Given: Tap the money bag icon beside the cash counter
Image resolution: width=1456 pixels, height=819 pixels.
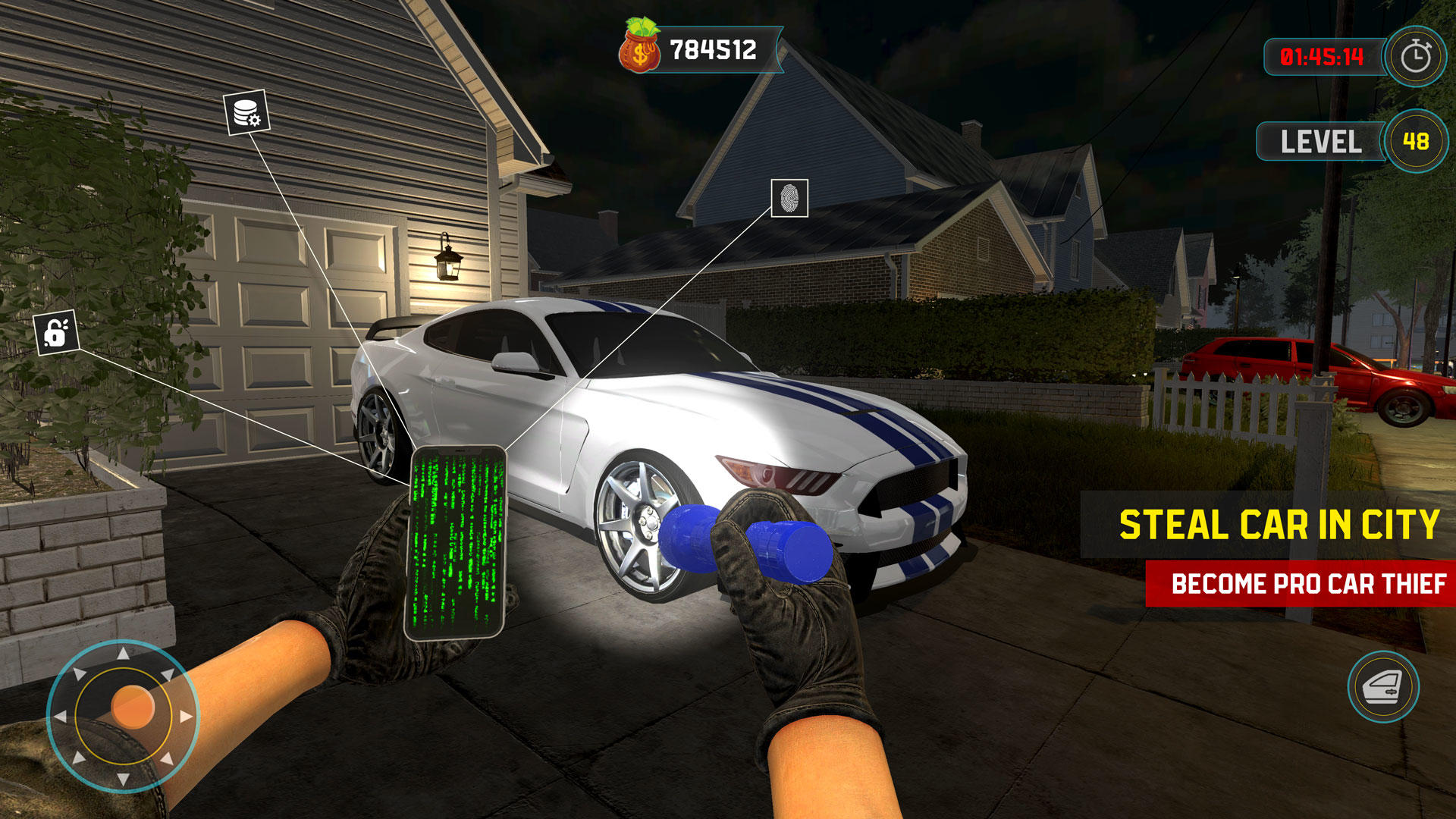Looking at the screenshot, I should tap(639, 47).
